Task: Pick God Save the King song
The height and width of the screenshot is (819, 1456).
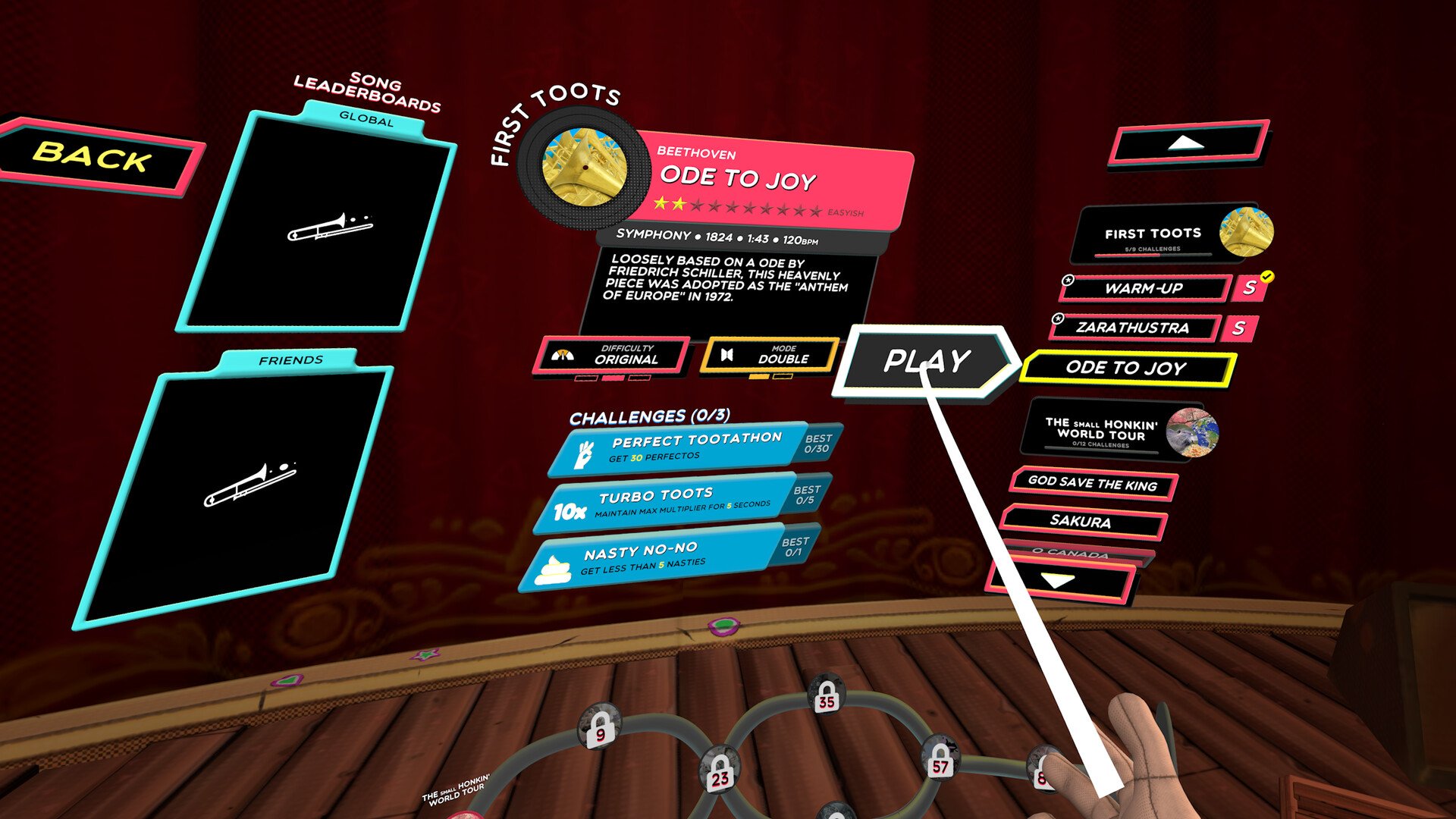Action: coord(1092,484)
